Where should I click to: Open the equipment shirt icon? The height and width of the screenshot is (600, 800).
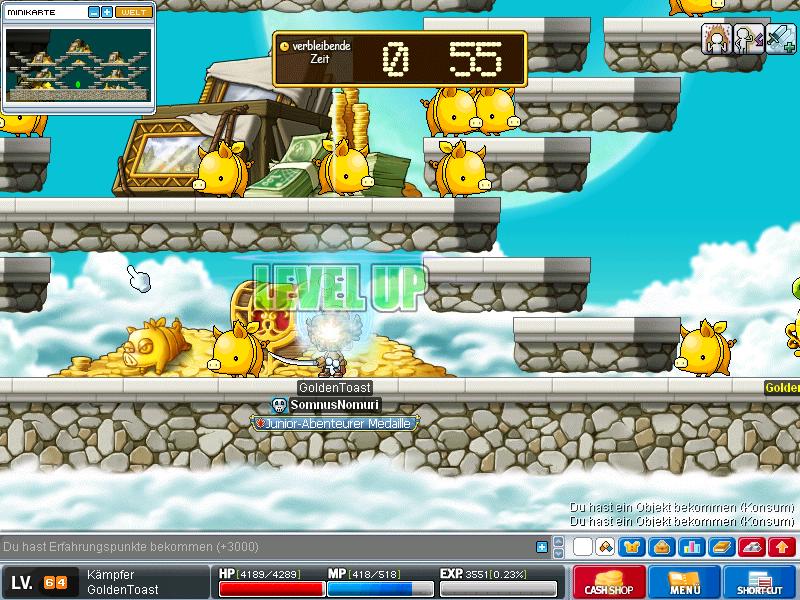coord(633,547)
